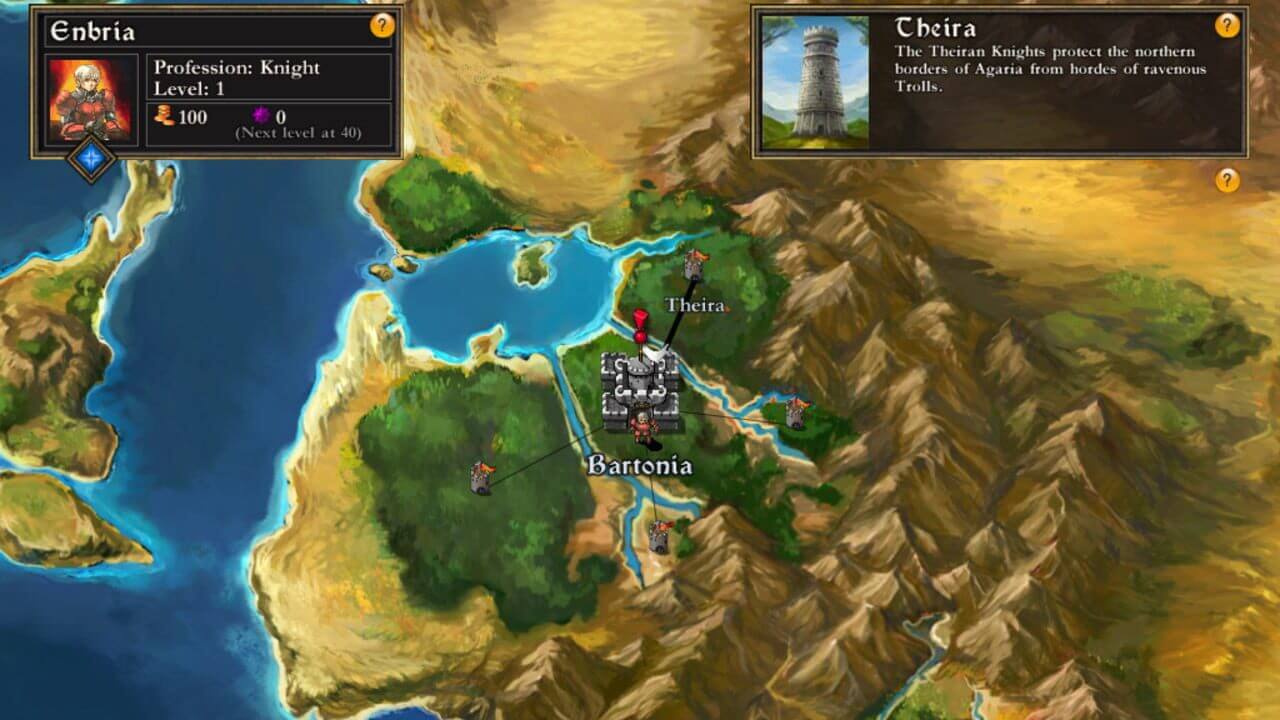Click the question mark in Theira panel
1280x720 pixels.
click(x=1227, y=26)
